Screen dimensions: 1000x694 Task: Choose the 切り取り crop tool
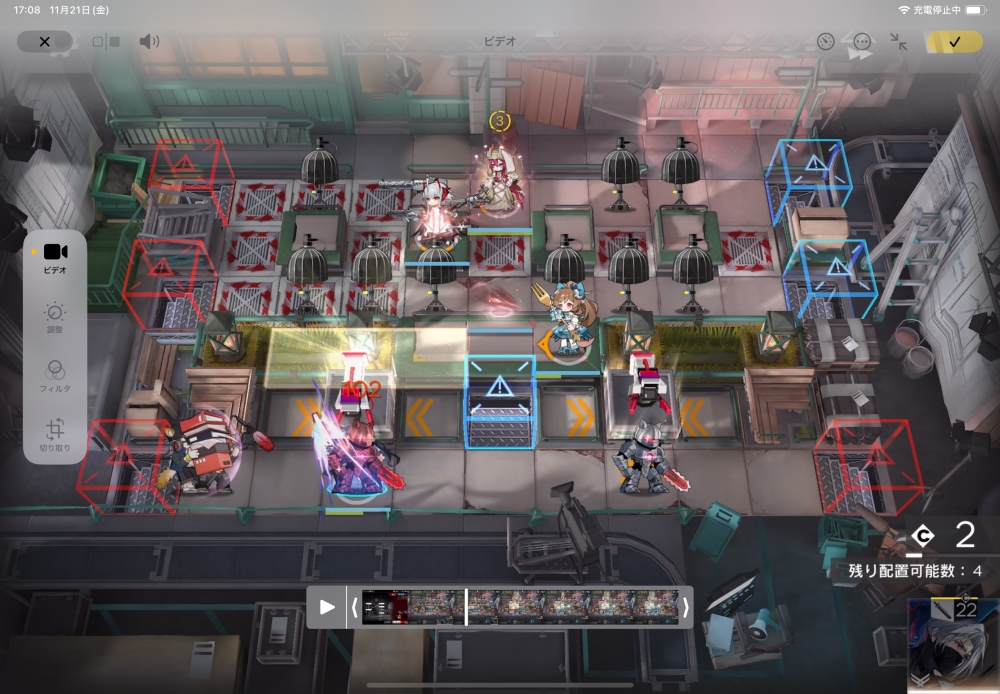55,435
